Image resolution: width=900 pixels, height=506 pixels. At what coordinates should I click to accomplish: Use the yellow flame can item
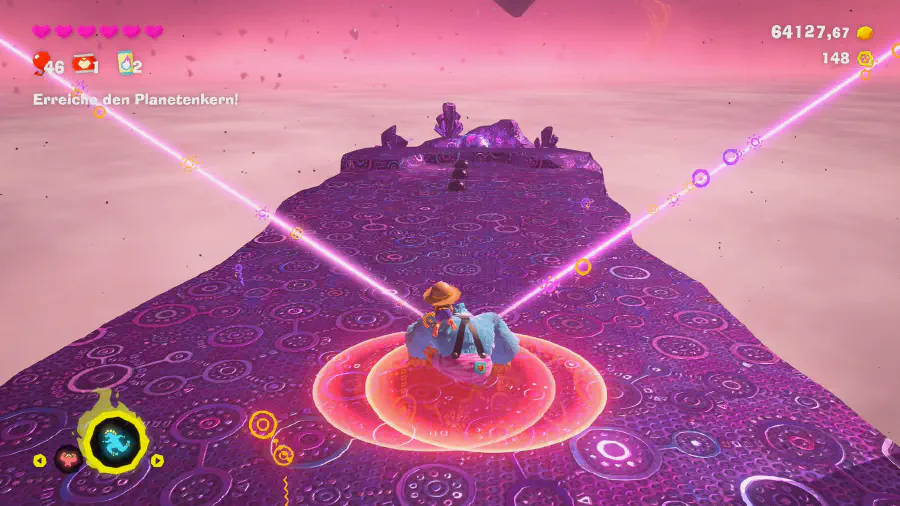click(125, 64)
